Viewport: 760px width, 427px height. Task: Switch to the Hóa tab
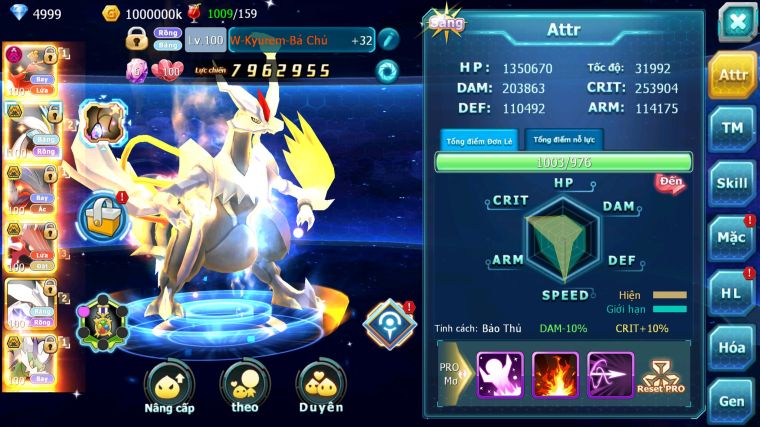[x=732, y=347]
